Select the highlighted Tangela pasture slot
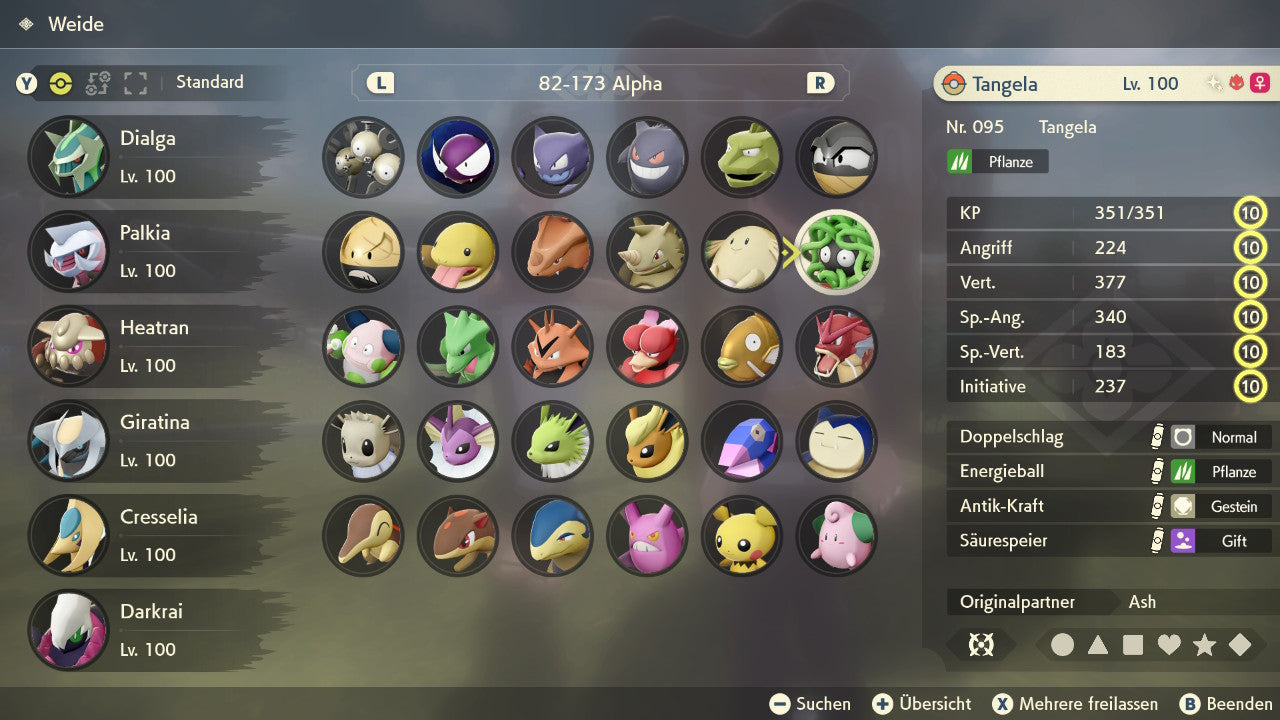The width and height of the screenshot is (1280, 720). tap(837, 252)
